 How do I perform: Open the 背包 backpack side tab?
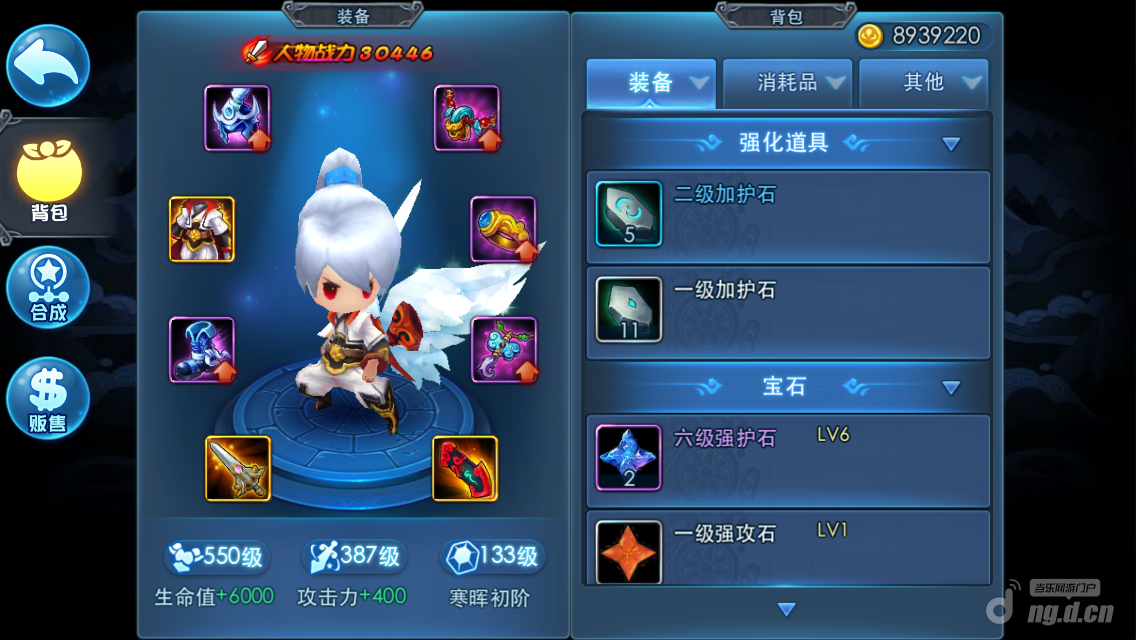48,181
